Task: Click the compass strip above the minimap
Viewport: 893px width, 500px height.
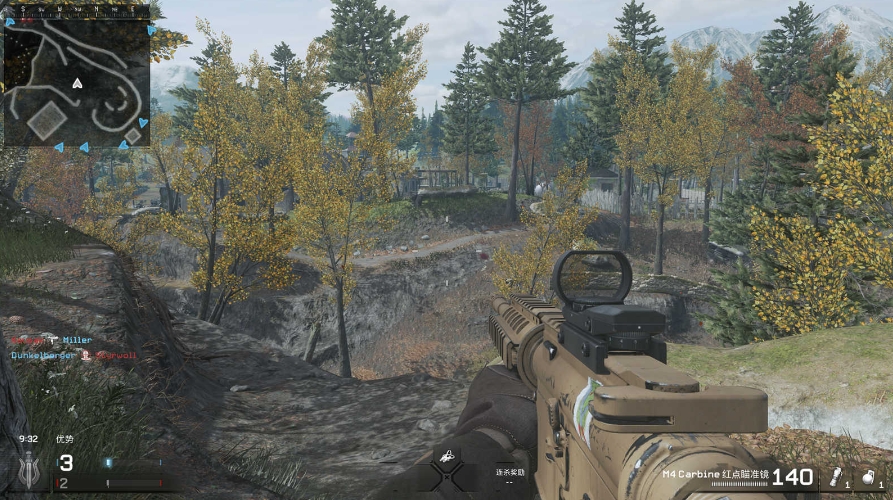Action: coord(76,11)
